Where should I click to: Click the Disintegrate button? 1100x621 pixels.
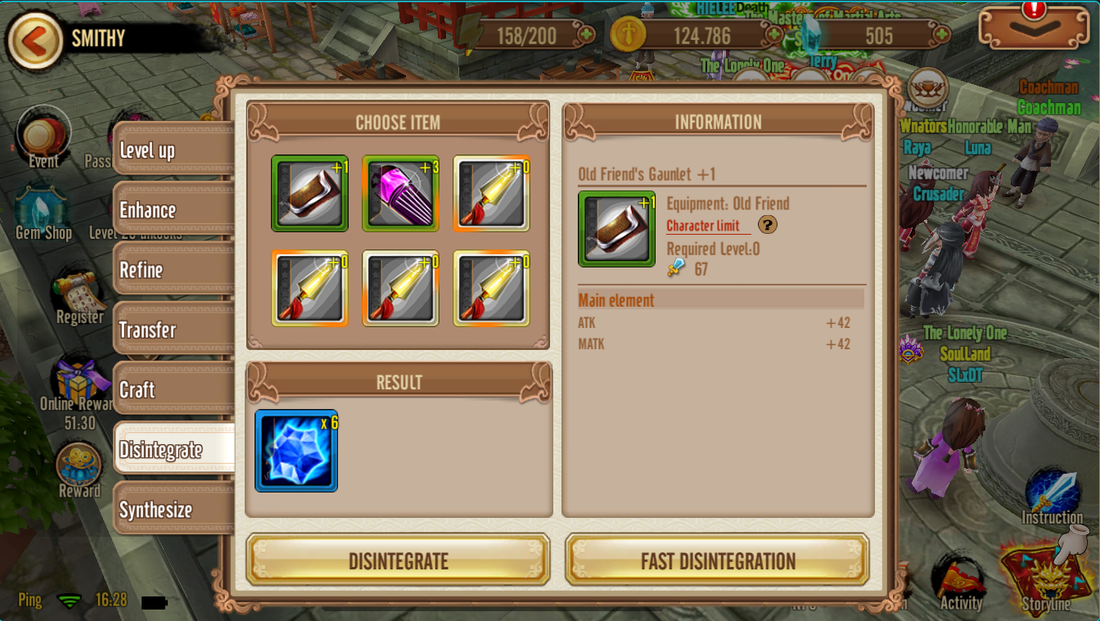(x=398, y=561)
